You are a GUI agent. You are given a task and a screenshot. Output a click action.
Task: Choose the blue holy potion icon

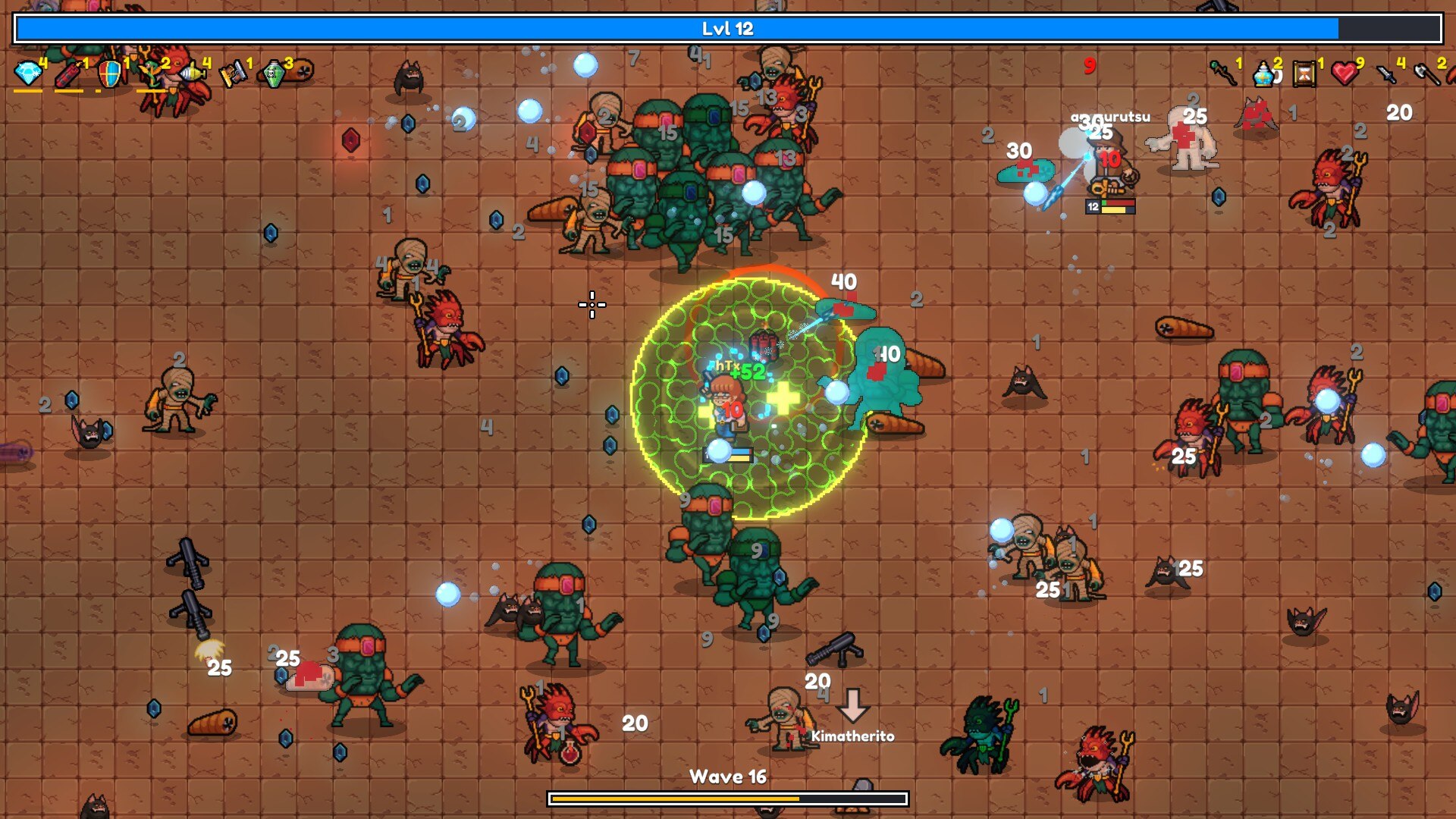(1263, 74)
